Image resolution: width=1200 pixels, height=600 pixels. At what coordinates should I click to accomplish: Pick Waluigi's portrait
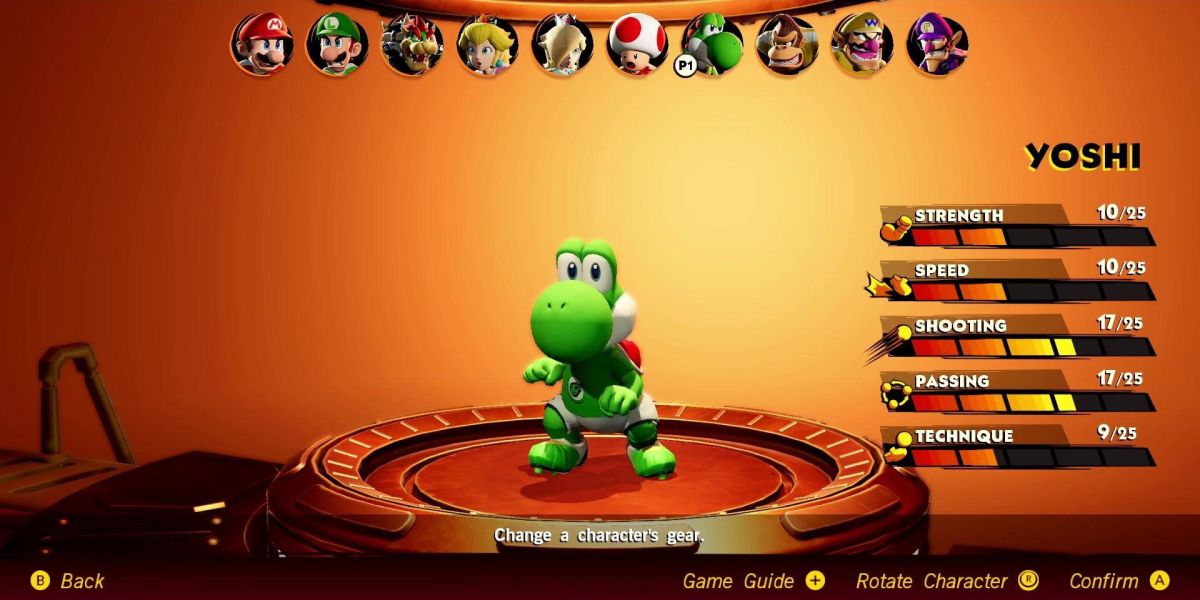937,44
